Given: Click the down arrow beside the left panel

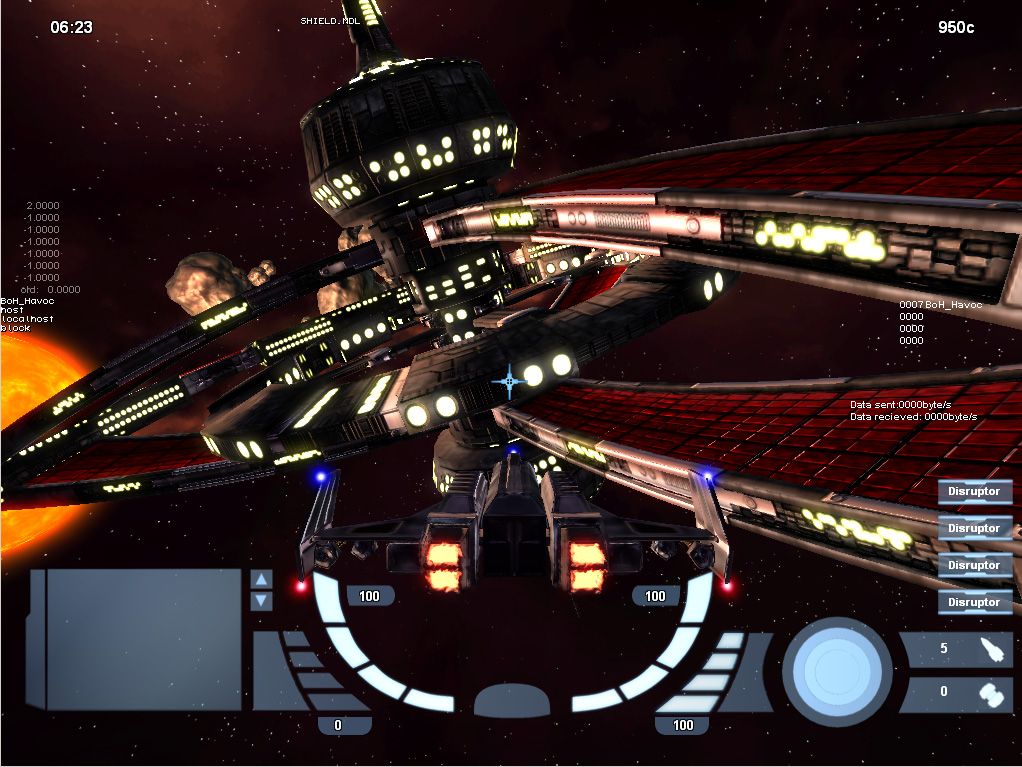Looking at the screenshot, I should tap(261, 601).
